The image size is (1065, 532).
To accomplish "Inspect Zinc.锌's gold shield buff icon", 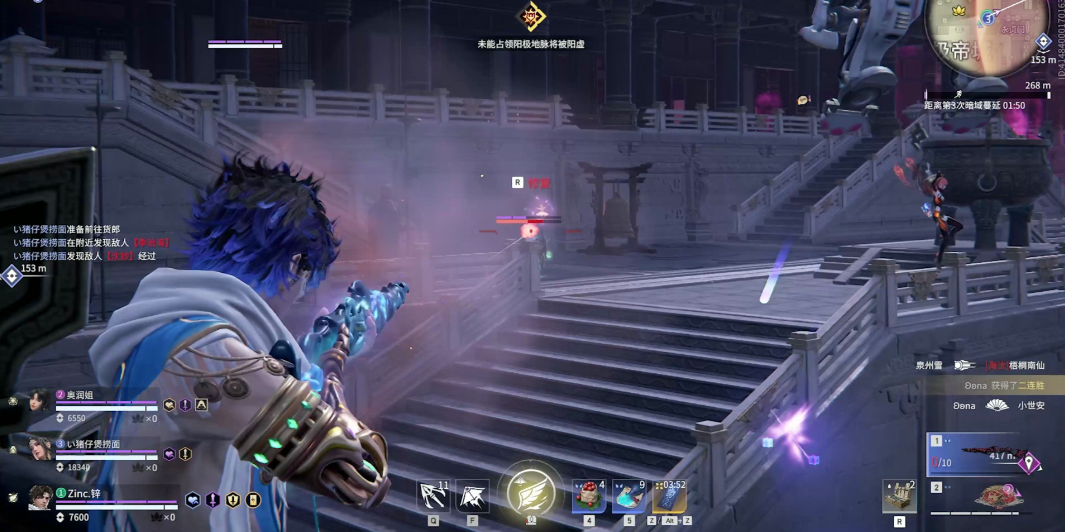I will tap(233, 500).
